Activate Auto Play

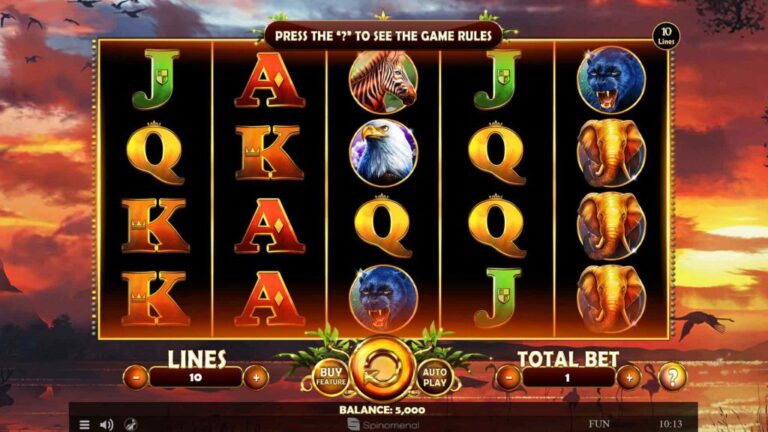click(x=435, y=377)
